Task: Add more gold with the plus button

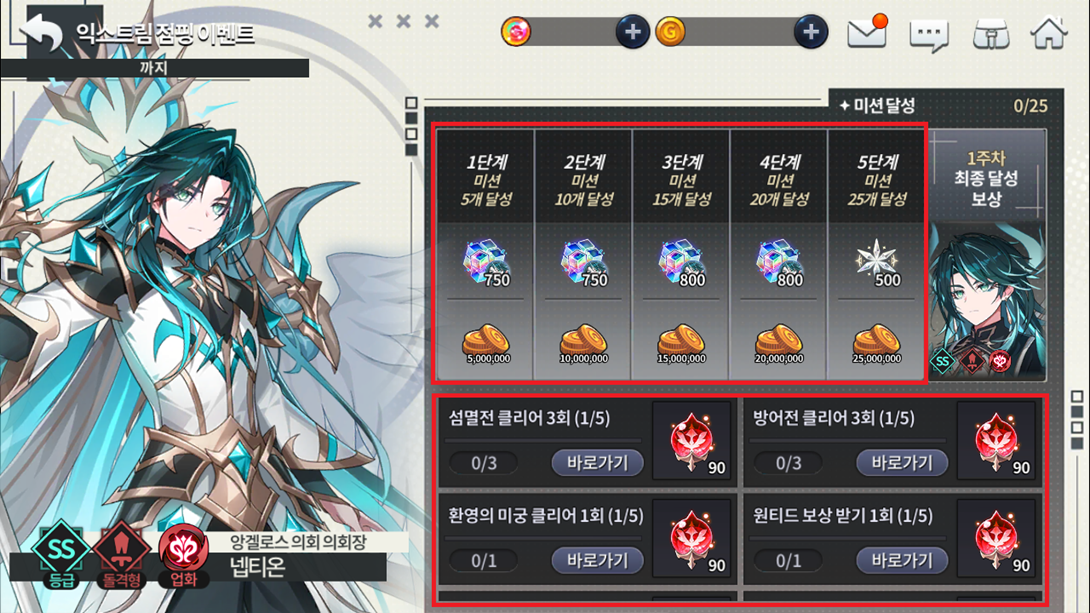Action: 810,32
